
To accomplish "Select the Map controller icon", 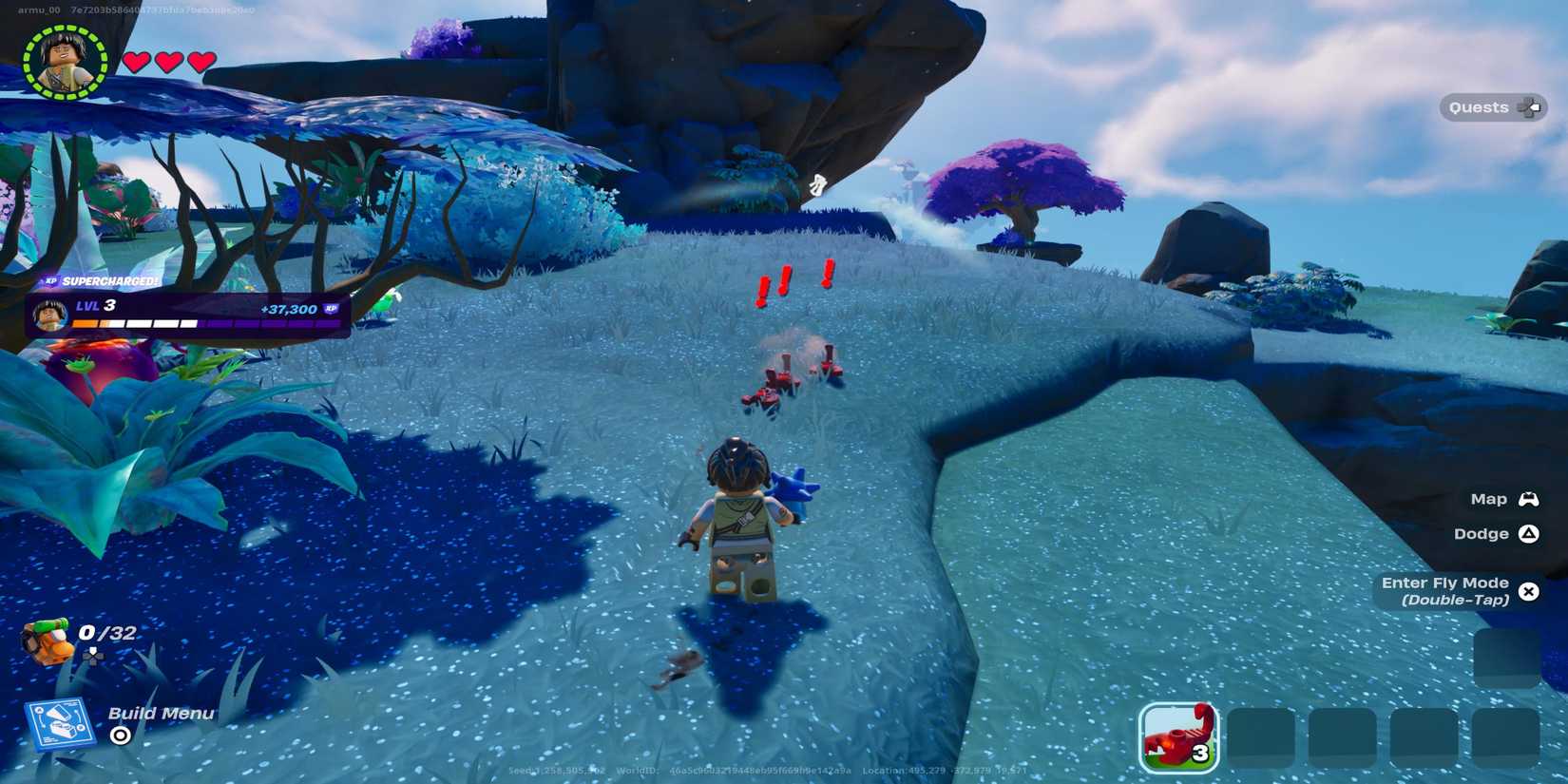I will 1530,498.
